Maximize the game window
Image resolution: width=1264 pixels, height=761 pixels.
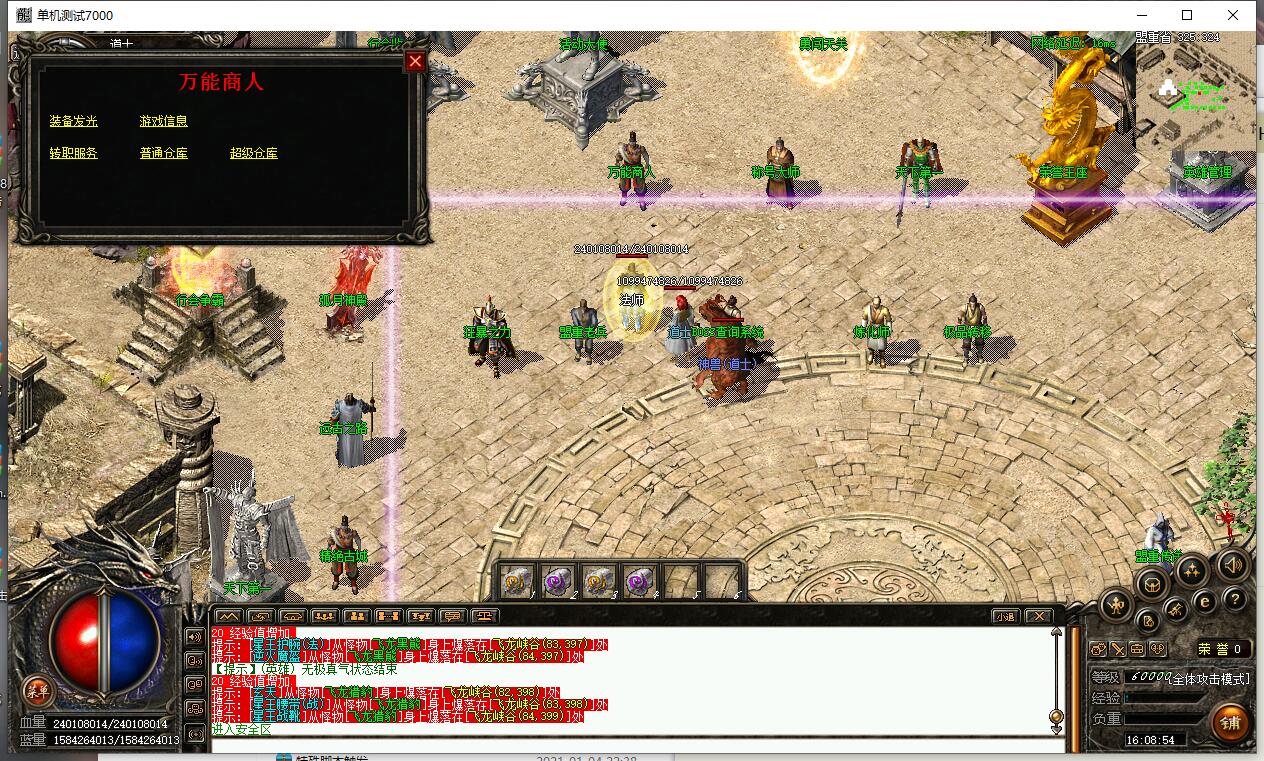click(x=1187, y=15)
